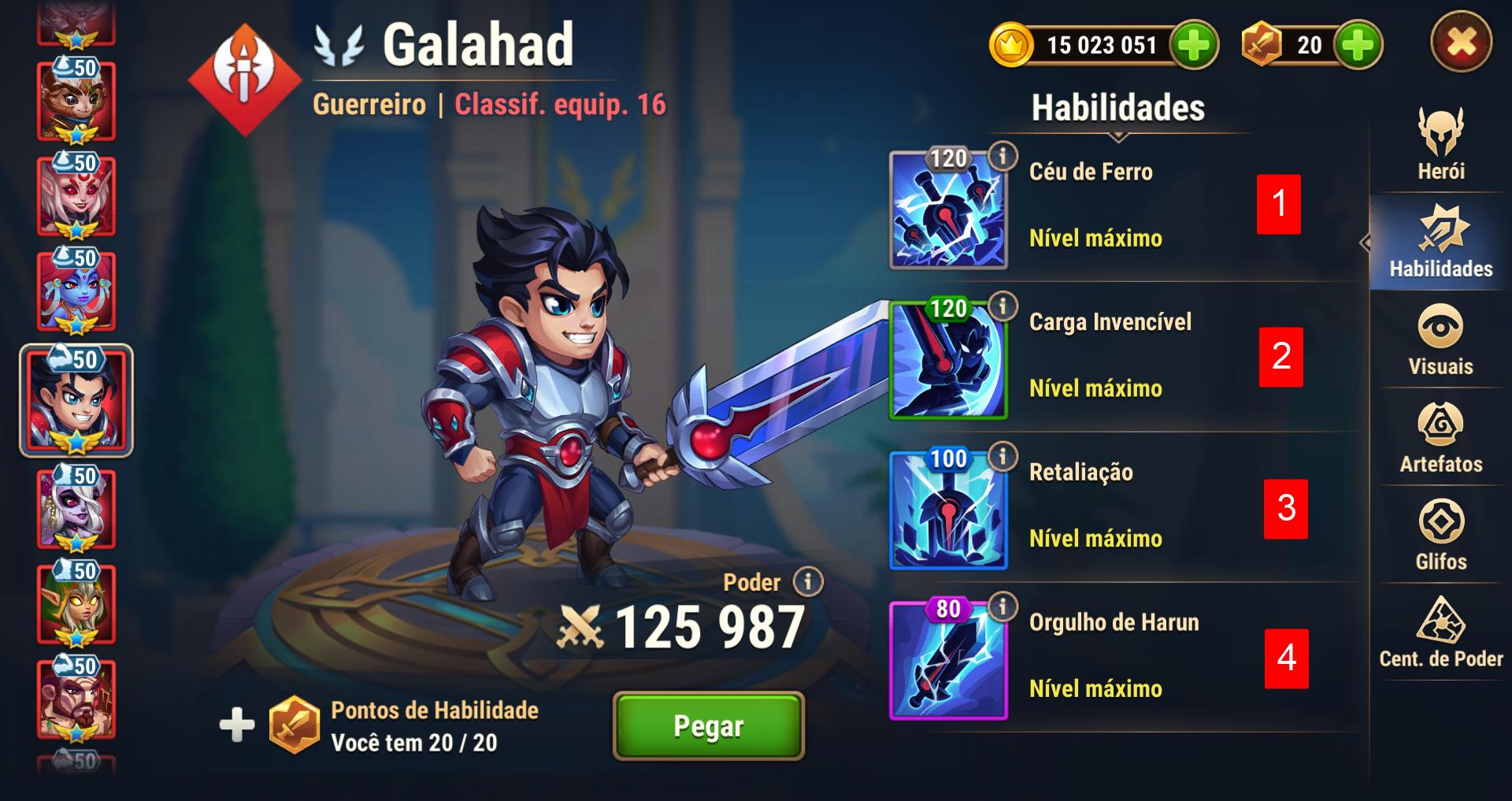Viewport: 1512px width, 801px height.
Task: Click the green Pegar button
Action: 708,725
